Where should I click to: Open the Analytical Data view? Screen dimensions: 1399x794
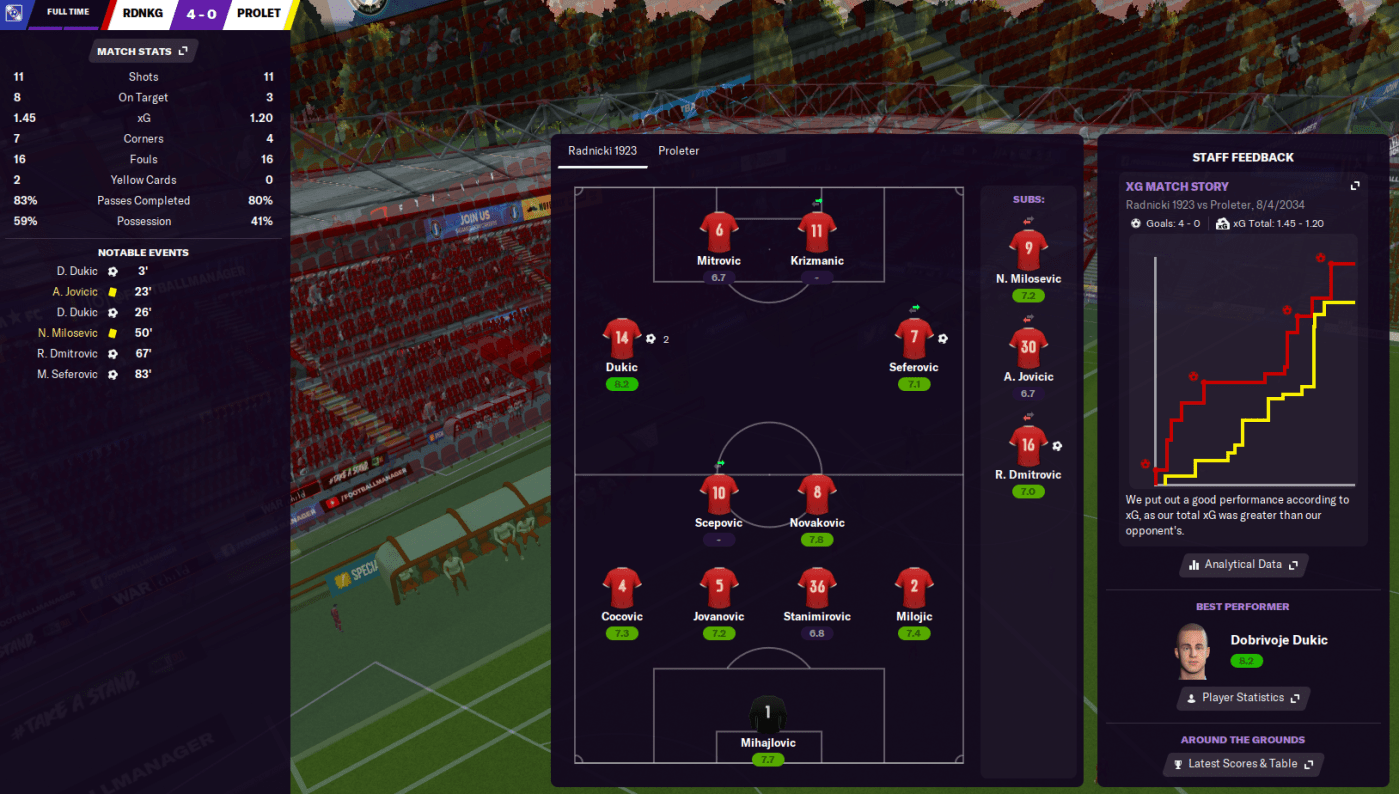click(1243, 565)
